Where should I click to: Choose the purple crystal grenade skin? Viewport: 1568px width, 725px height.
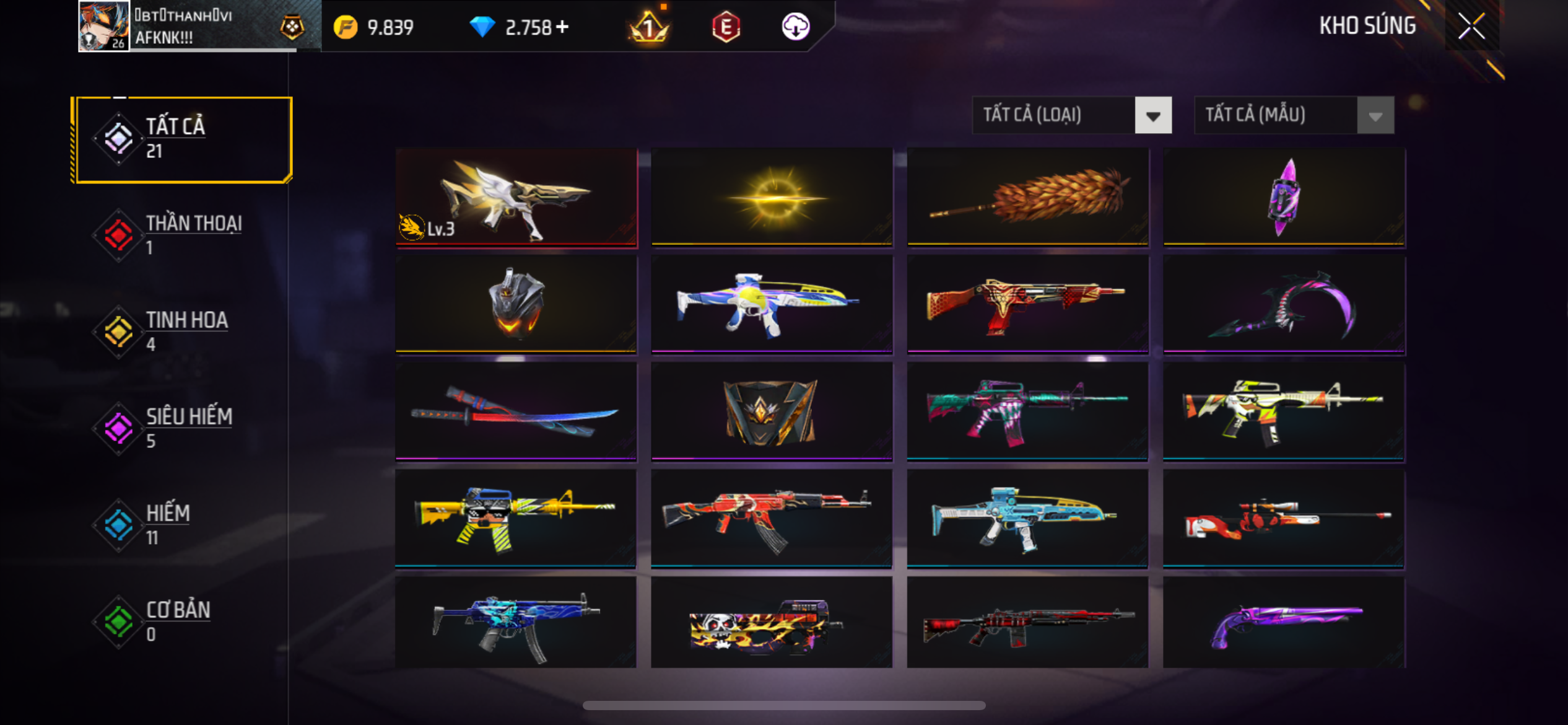tap(1284, 198)
